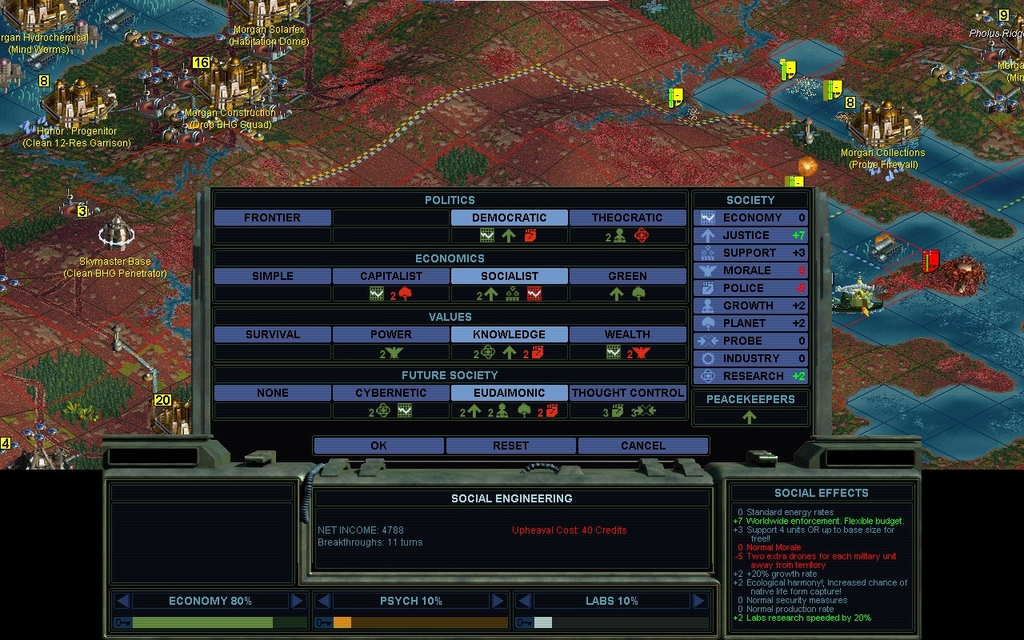This screenshot has height=640, width=1024.
Task: Select Simple economics
Action: (272, 276)
